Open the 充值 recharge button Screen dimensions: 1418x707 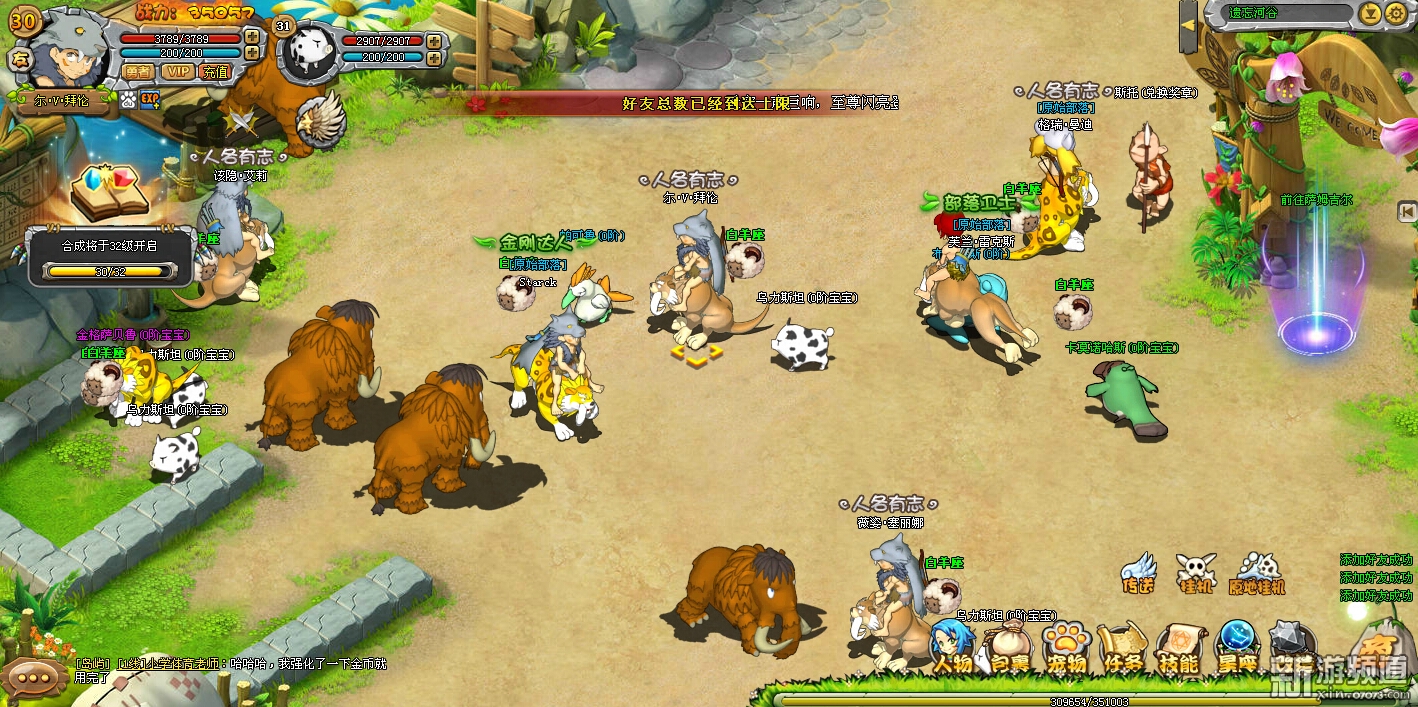(215, 71)
